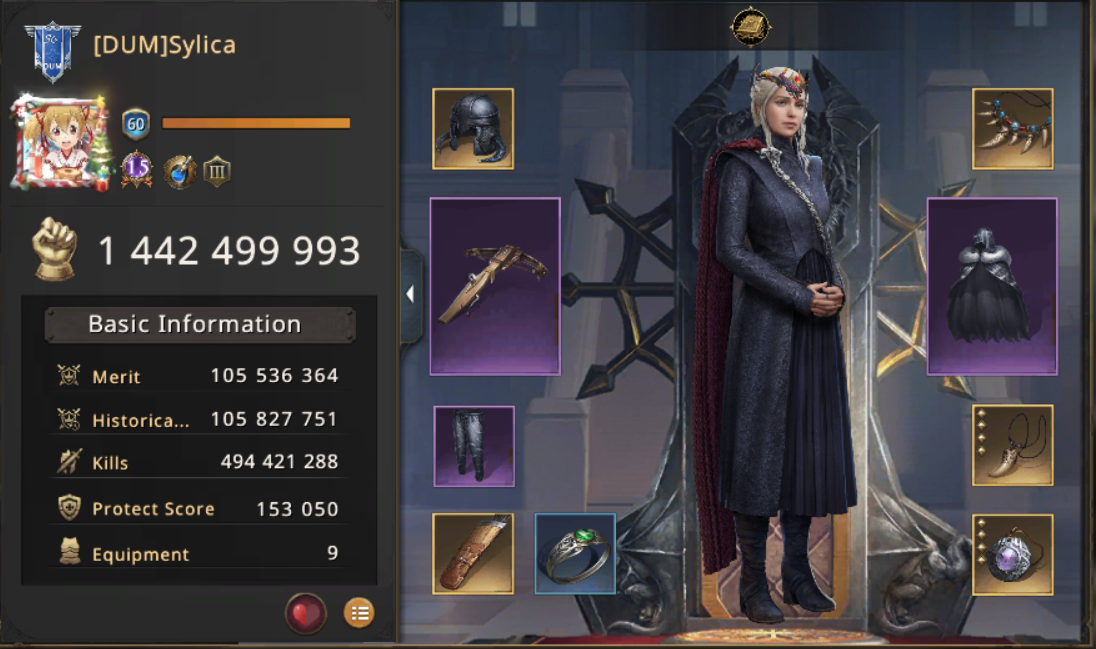The image size is (1096, 649).
Task: Open the Basic Information header
Action: (199, 325)
